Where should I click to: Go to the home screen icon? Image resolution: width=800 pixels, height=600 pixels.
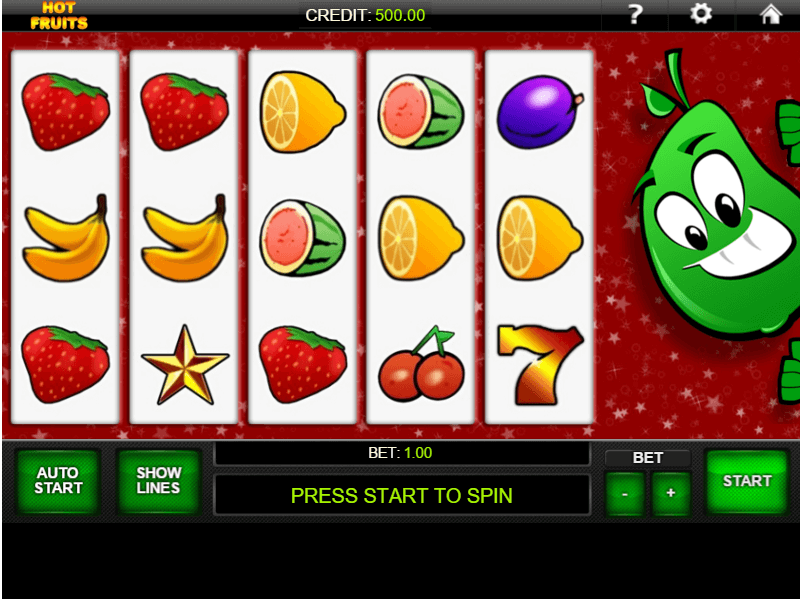(x=770, y=14)
